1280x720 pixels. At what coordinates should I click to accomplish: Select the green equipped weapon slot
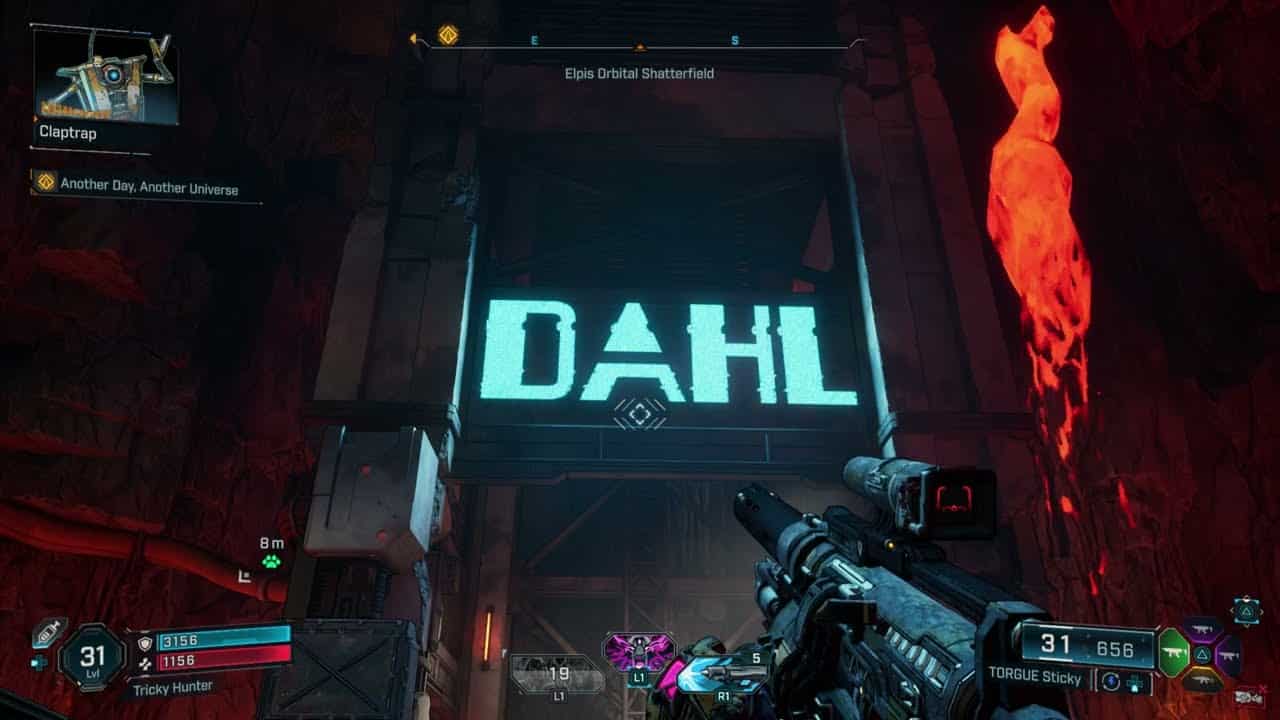(x=1173, y=653)
